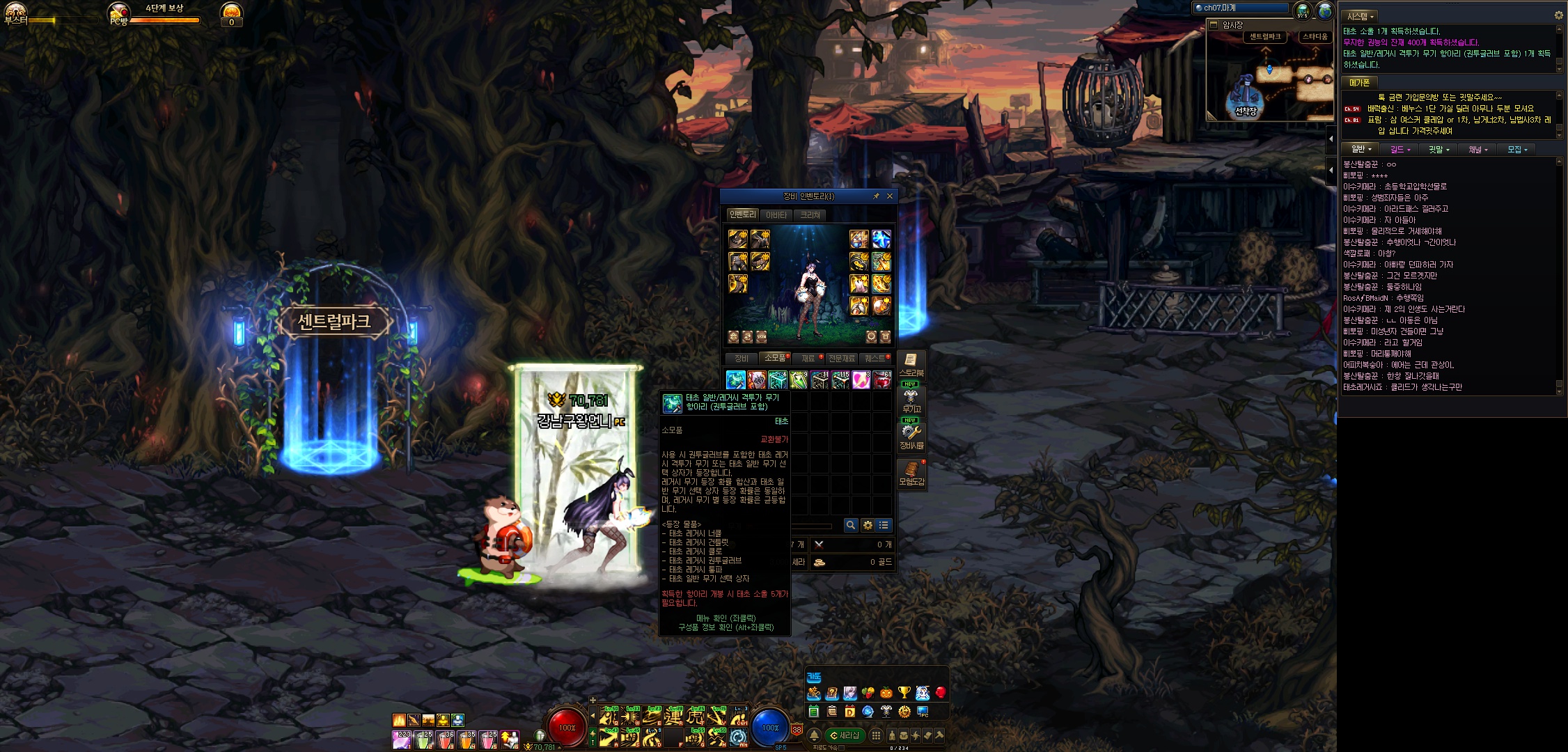The image size is (1568, 752).
Task: Click the golden trophy menu icon
Action: coord(904,693)
